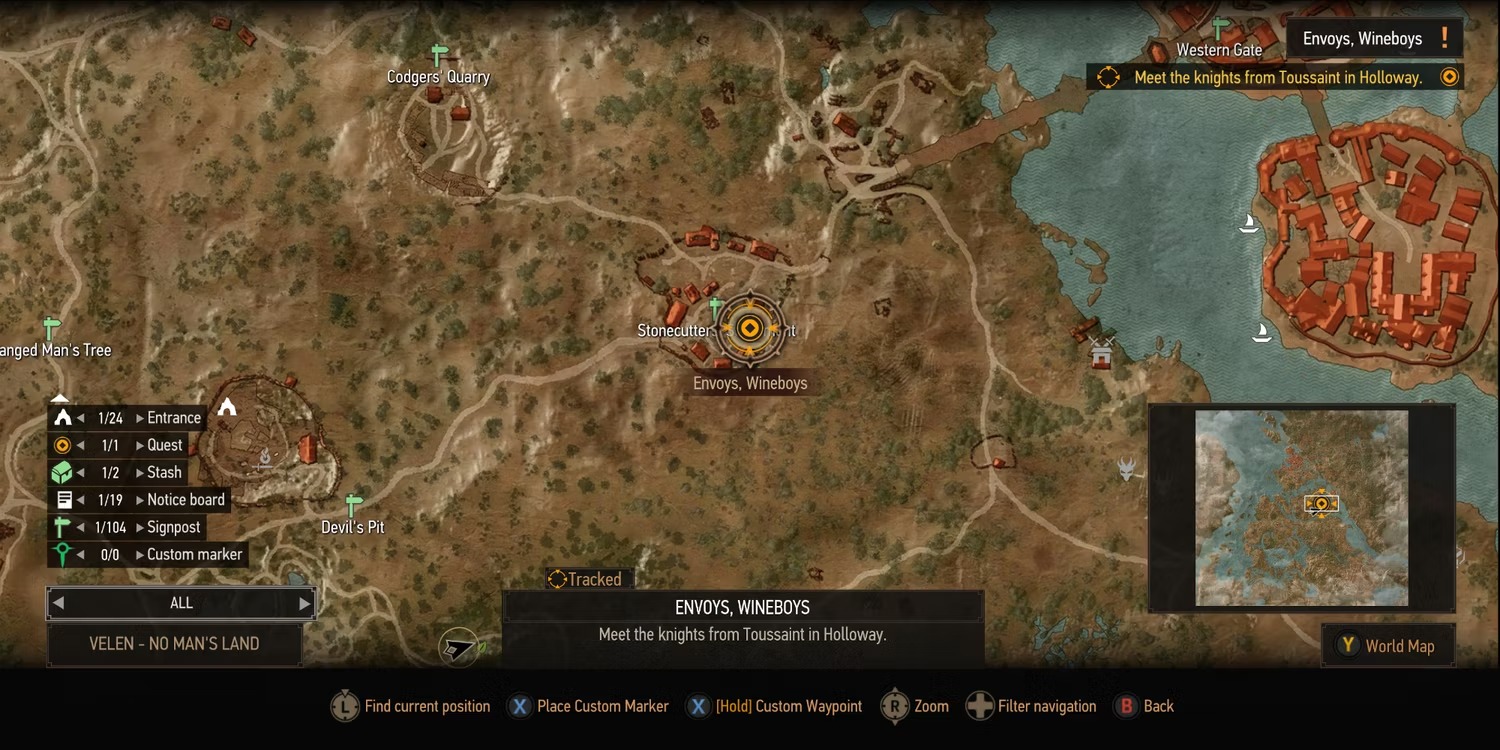The width and height of the screenshot is (1500, 750).
Task: Click the R Zoom control
Action: [x=914, y=706]
